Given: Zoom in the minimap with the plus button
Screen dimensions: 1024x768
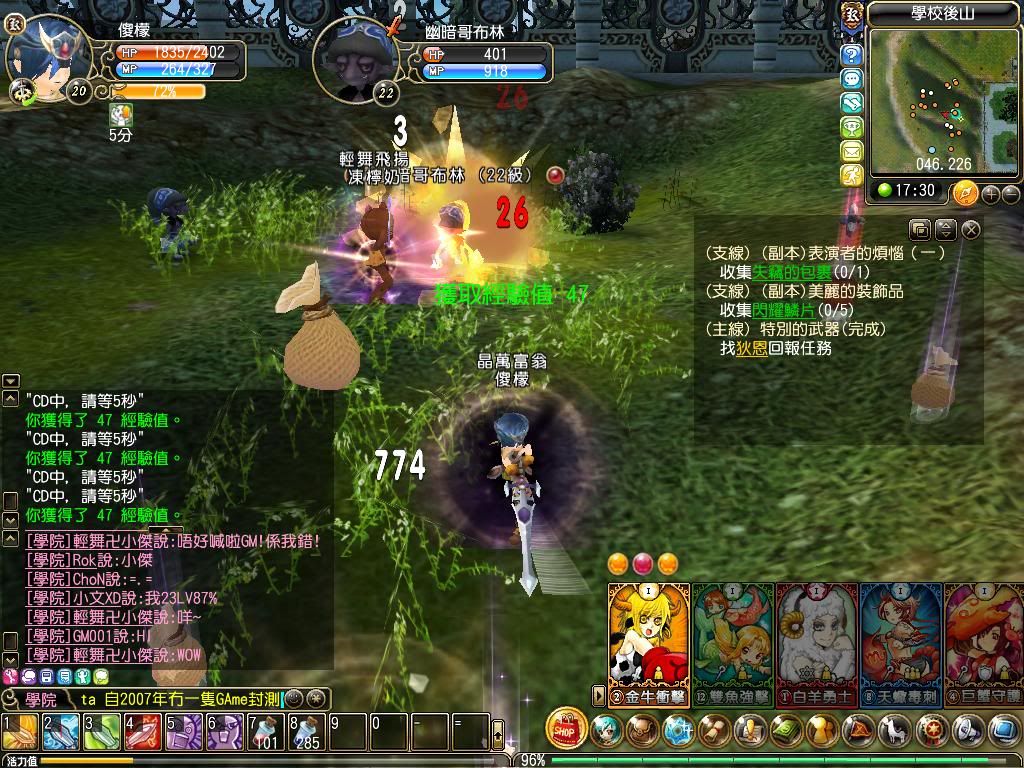Looking at the screenshot, I should click(x=992, y=193).
